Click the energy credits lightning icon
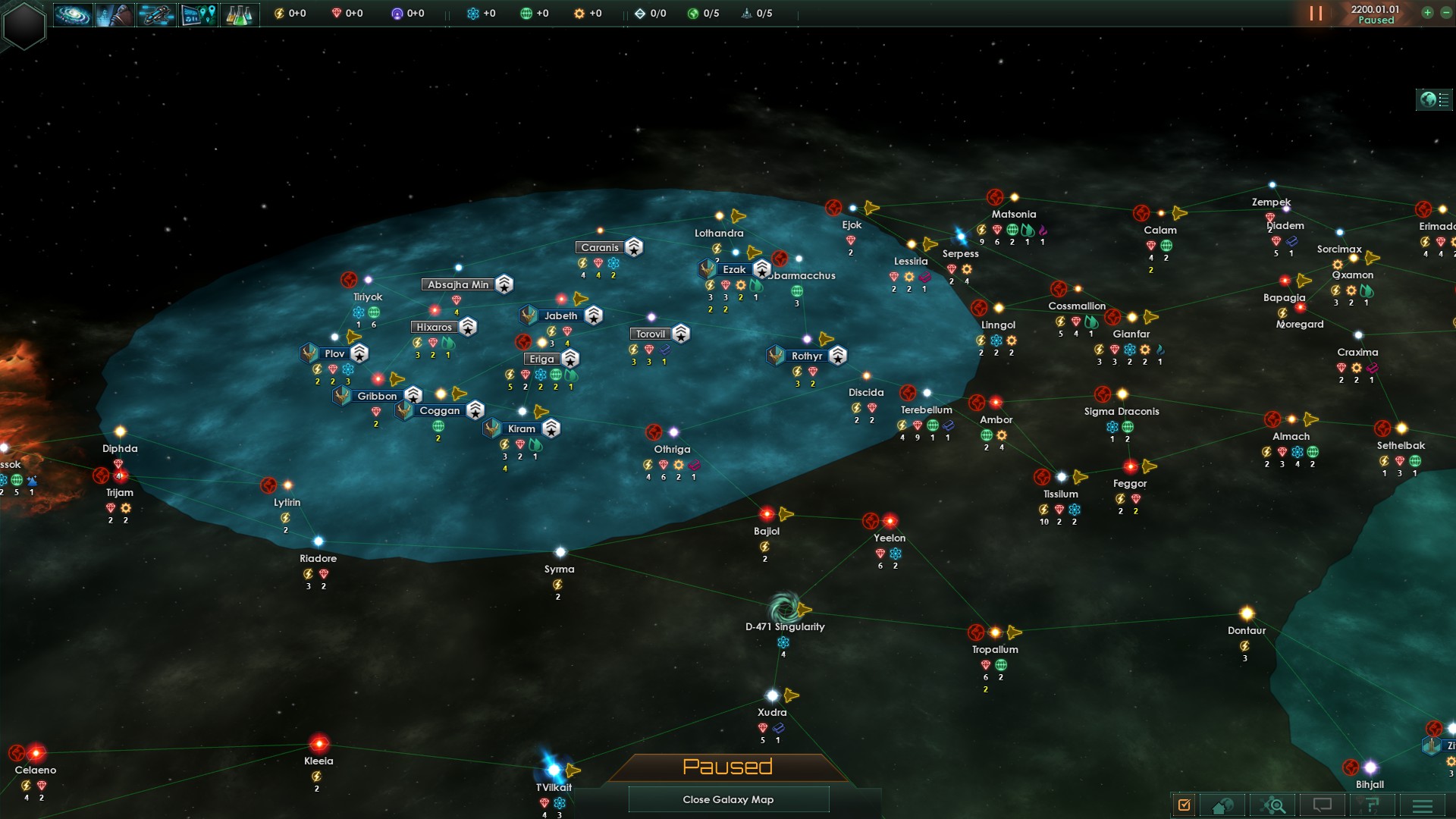The image size is (1456, 819). pos(278,12)
